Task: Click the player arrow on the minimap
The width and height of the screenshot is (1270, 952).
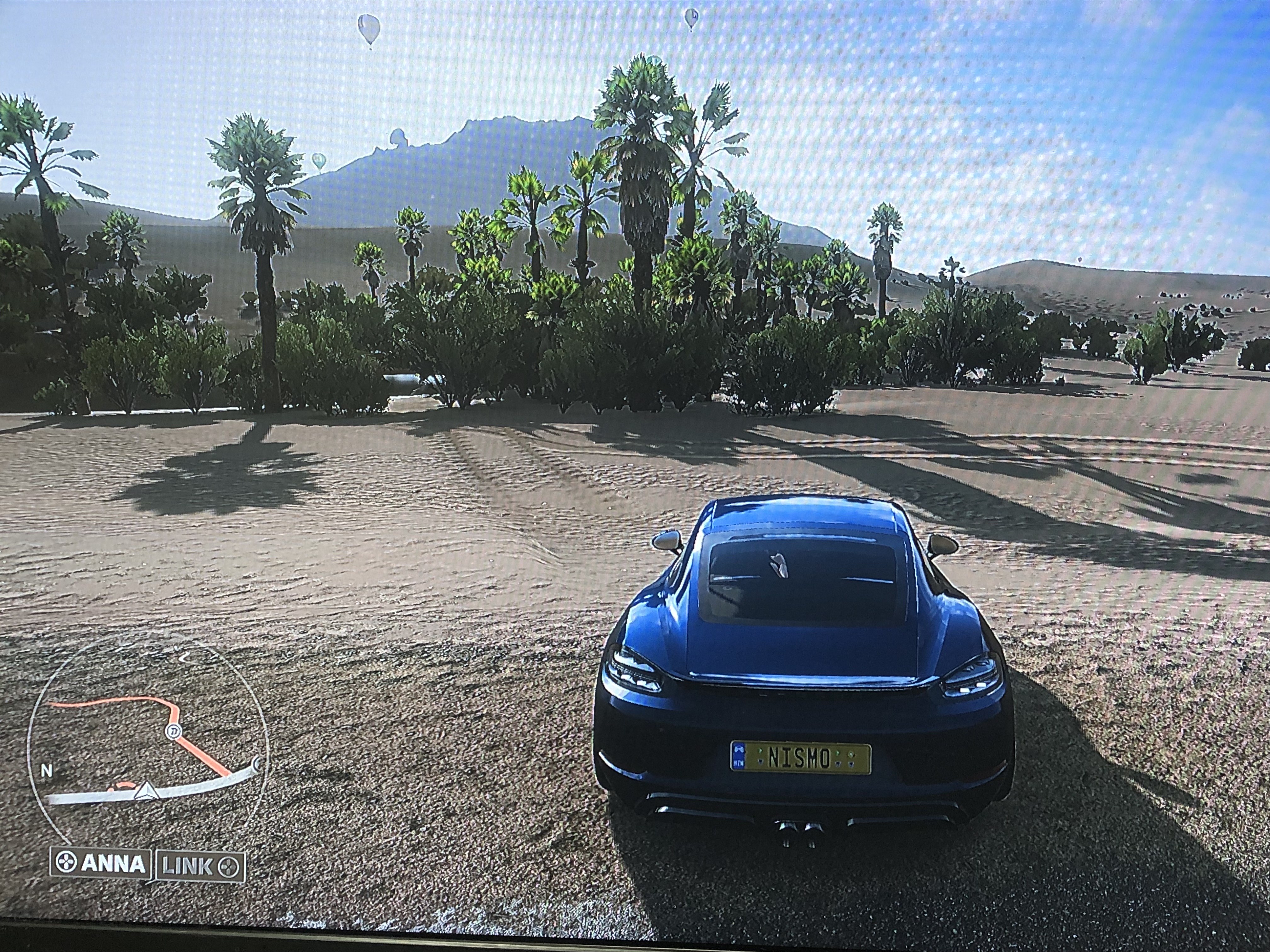Action: pyautogui.click(x=145, y=792)
